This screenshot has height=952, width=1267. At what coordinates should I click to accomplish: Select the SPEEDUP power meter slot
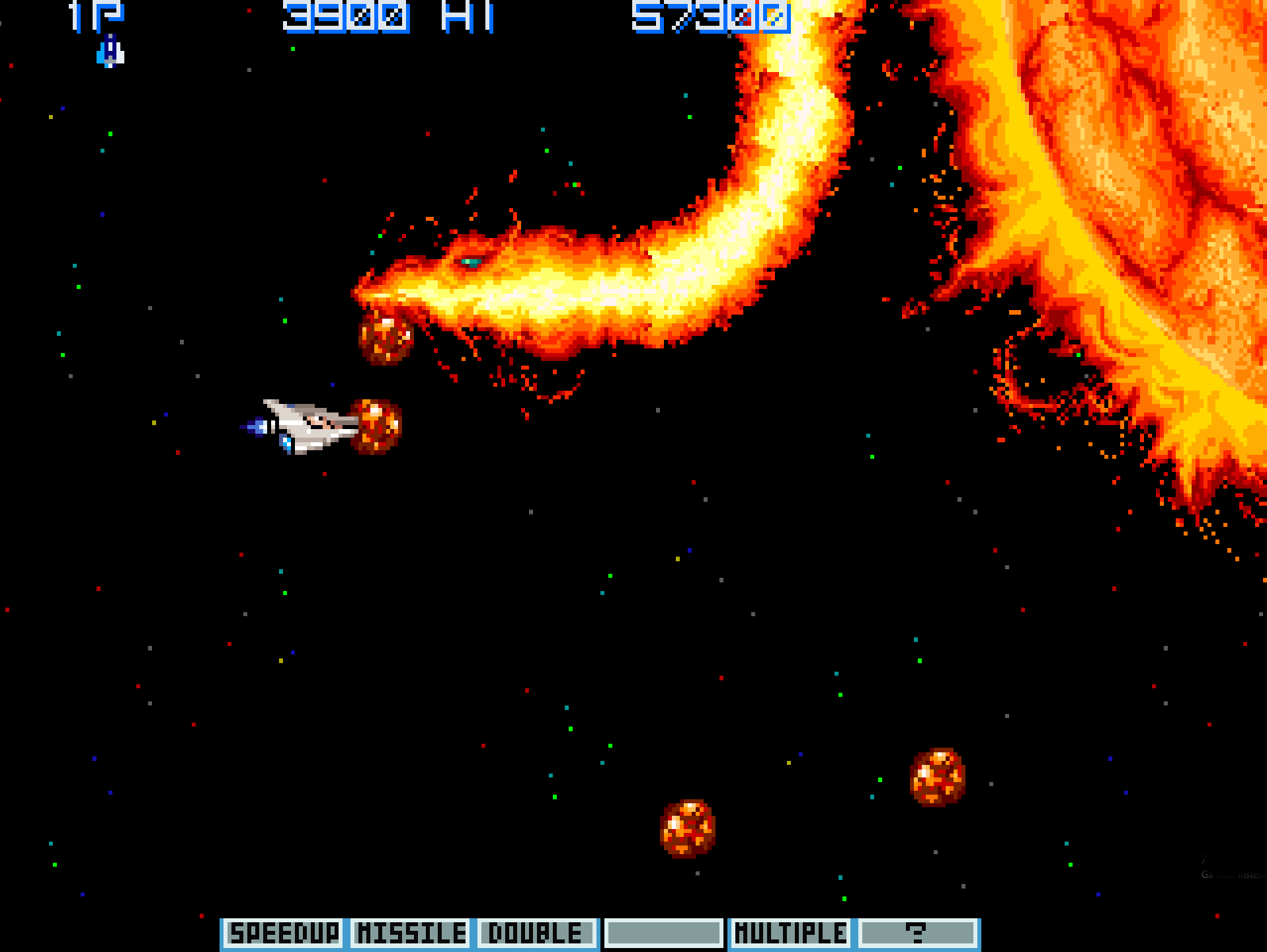[283, 933]
